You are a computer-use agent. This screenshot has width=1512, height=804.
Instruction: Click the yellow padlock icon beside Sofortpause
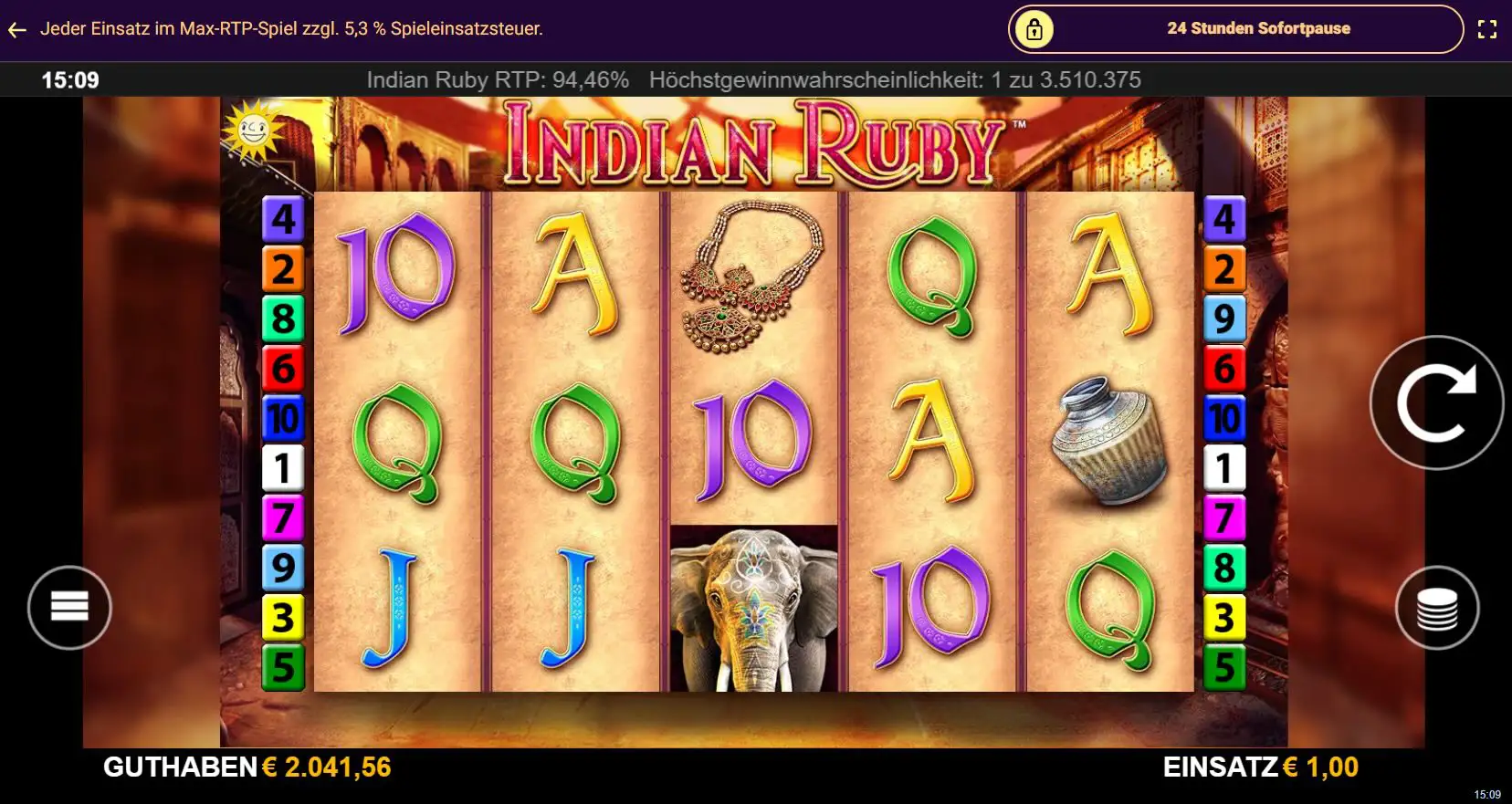click(1033, 28)
